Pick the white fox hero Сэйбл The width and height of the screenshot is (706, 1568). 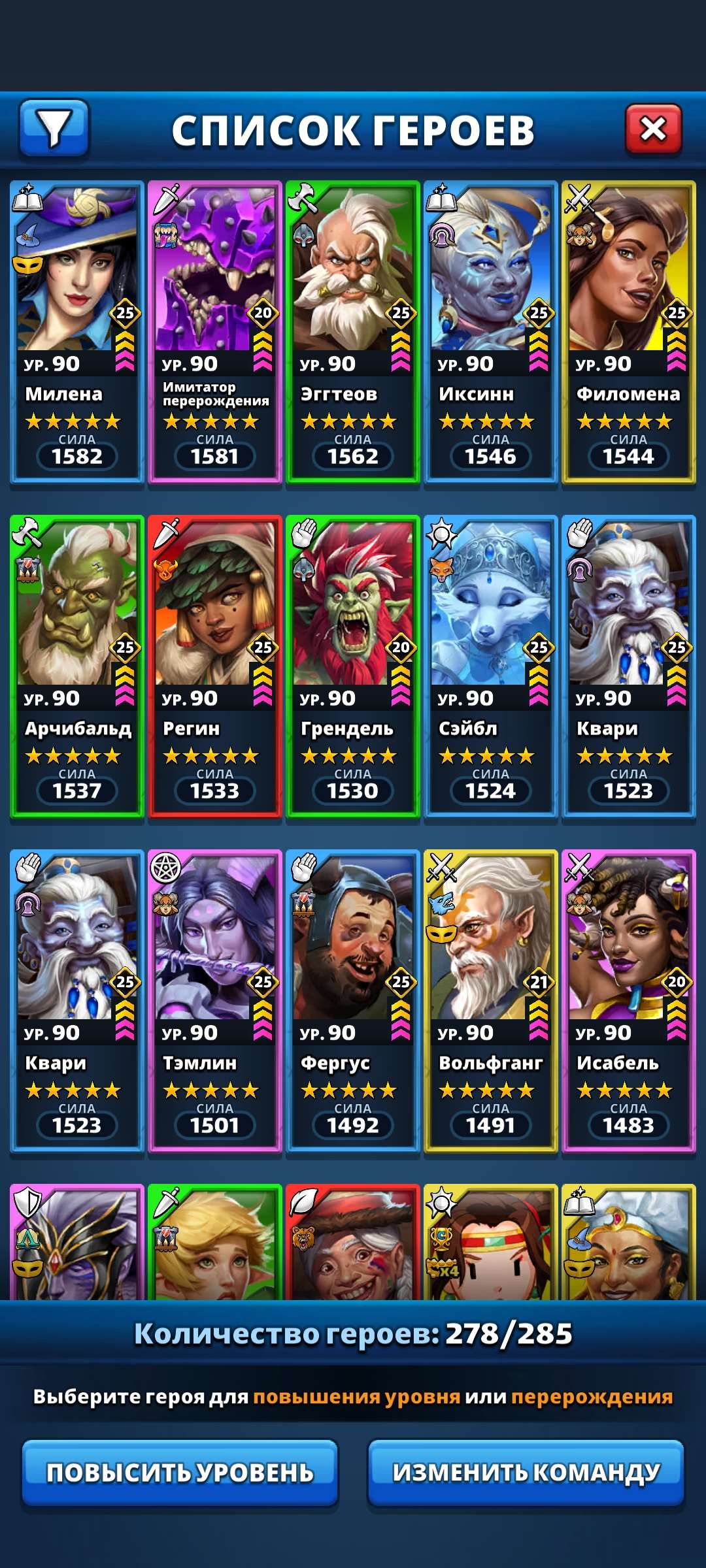coord(491,666)
